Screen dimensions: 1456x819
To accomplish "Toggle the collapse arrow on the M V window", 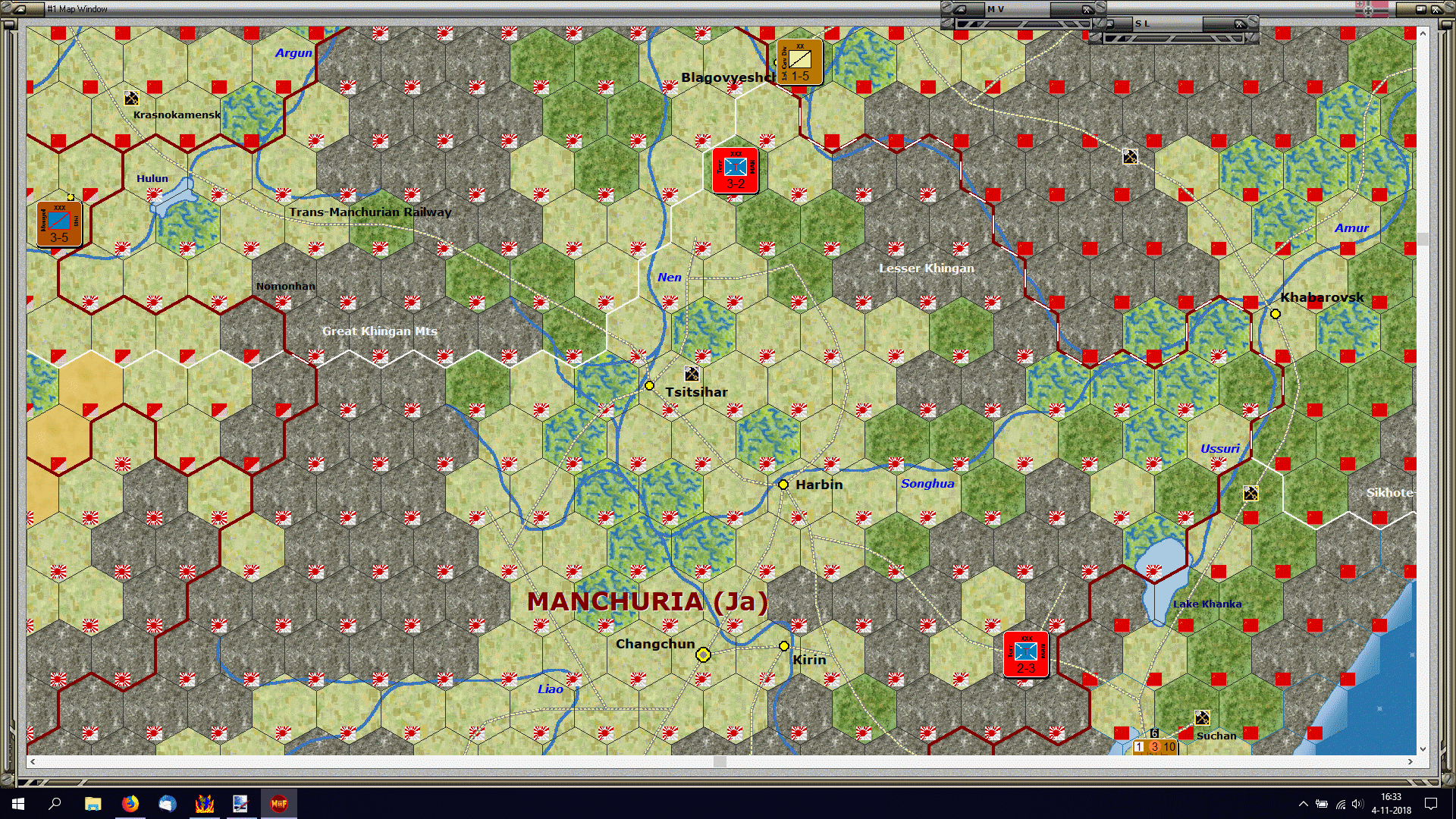I will [x=962, y=8].
